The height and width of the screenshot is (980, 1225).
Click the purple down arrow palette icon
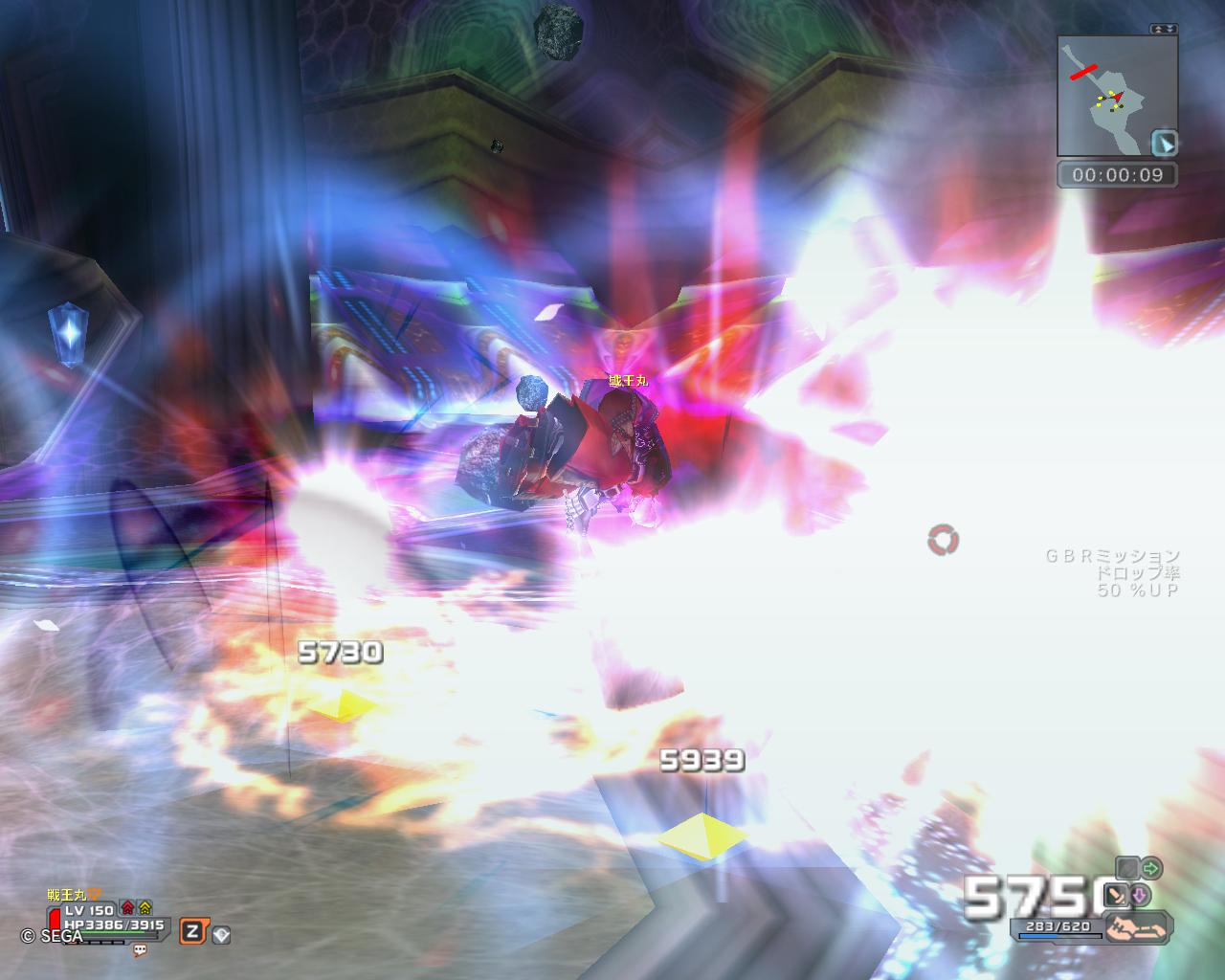coord(1140,896)
